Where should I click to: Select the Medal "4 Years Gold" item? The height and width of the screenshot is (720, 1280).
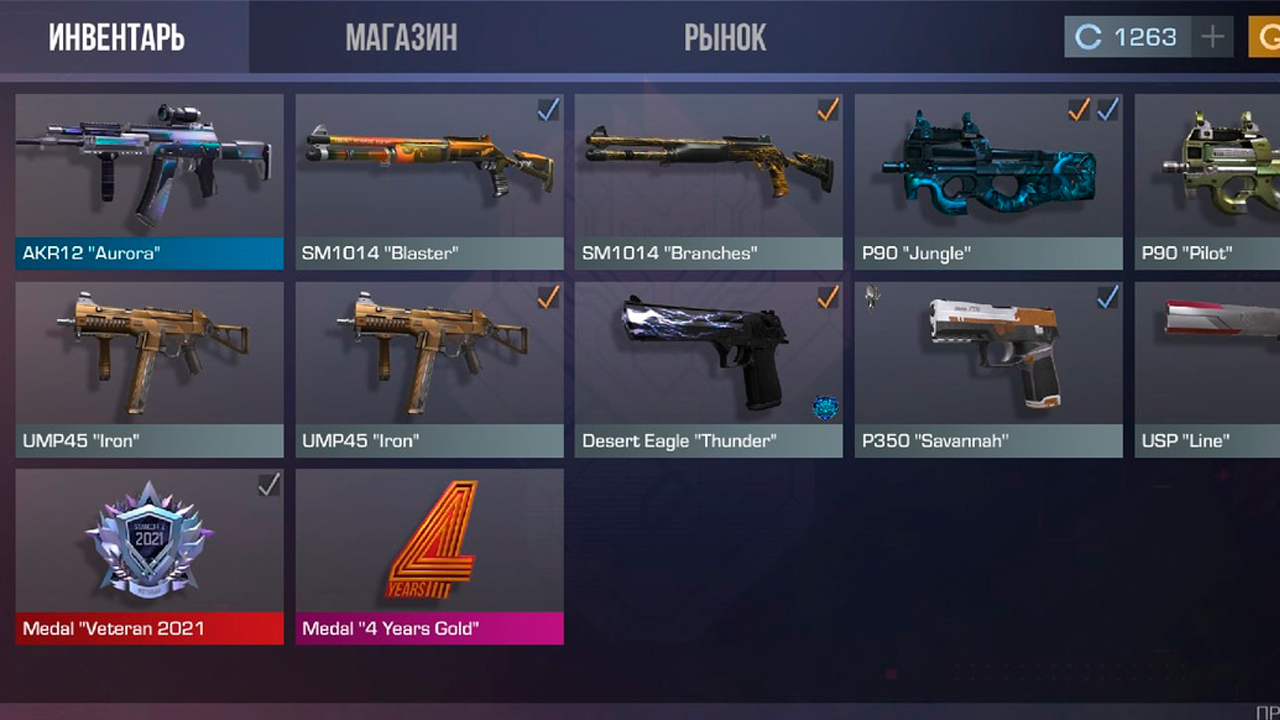point(429,556)
